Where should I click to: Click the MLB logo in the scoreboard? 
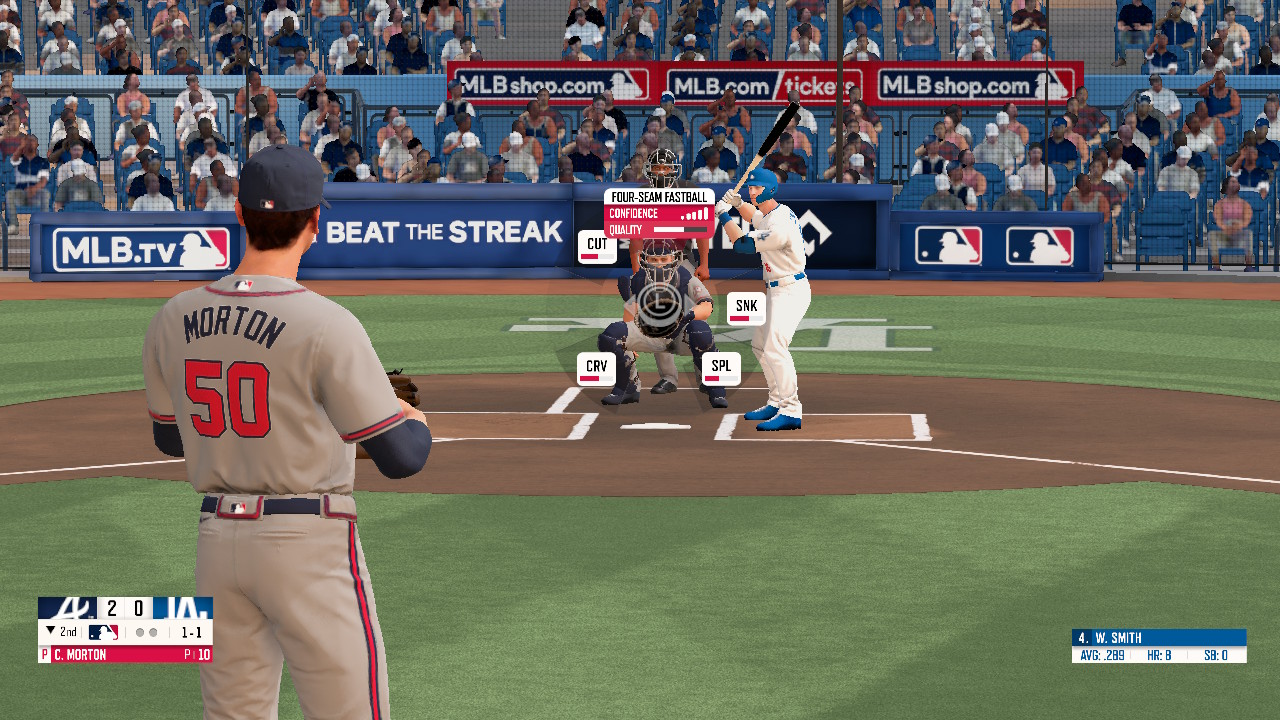pos(103,631)
